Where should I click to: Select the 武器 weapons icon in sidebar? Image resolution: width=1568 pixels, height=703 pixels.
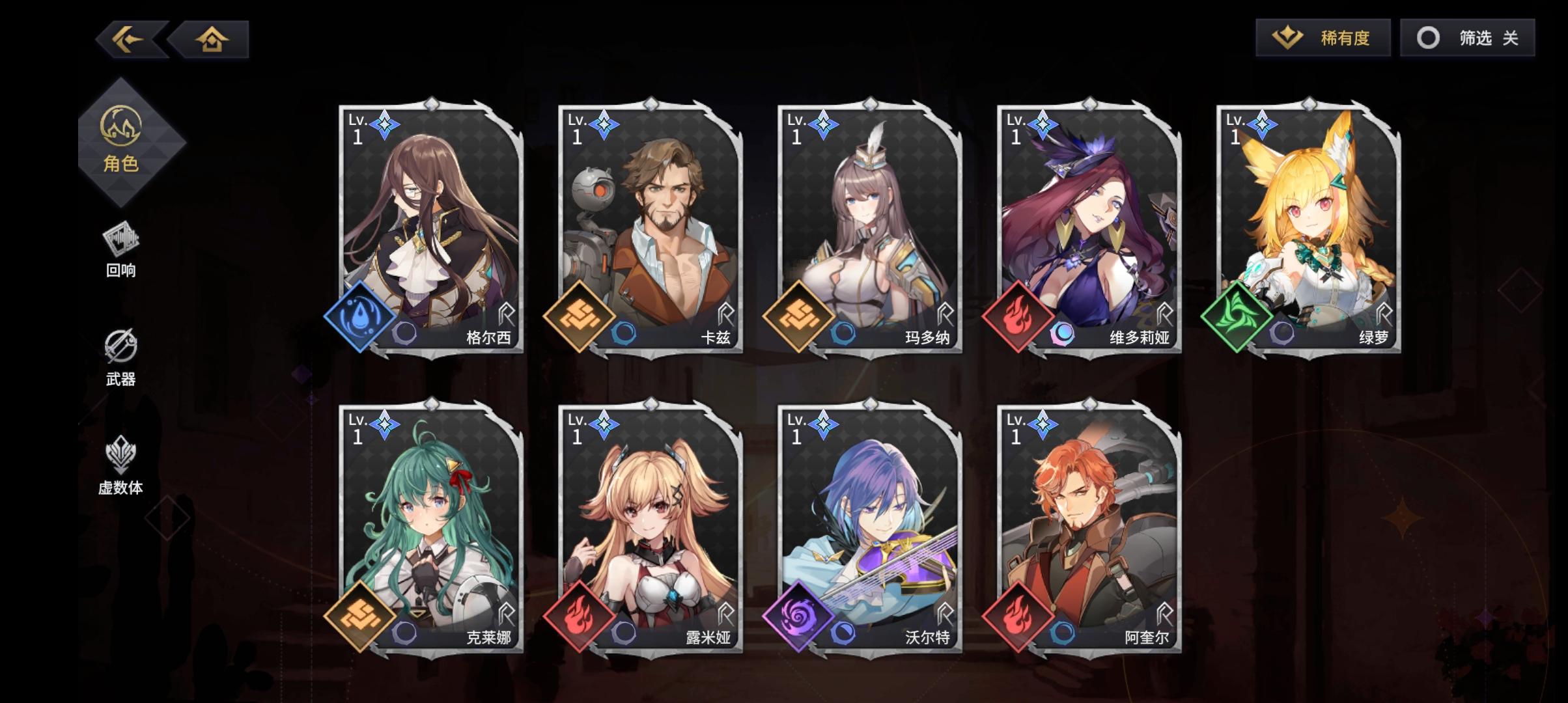click(x=120, y=355)
